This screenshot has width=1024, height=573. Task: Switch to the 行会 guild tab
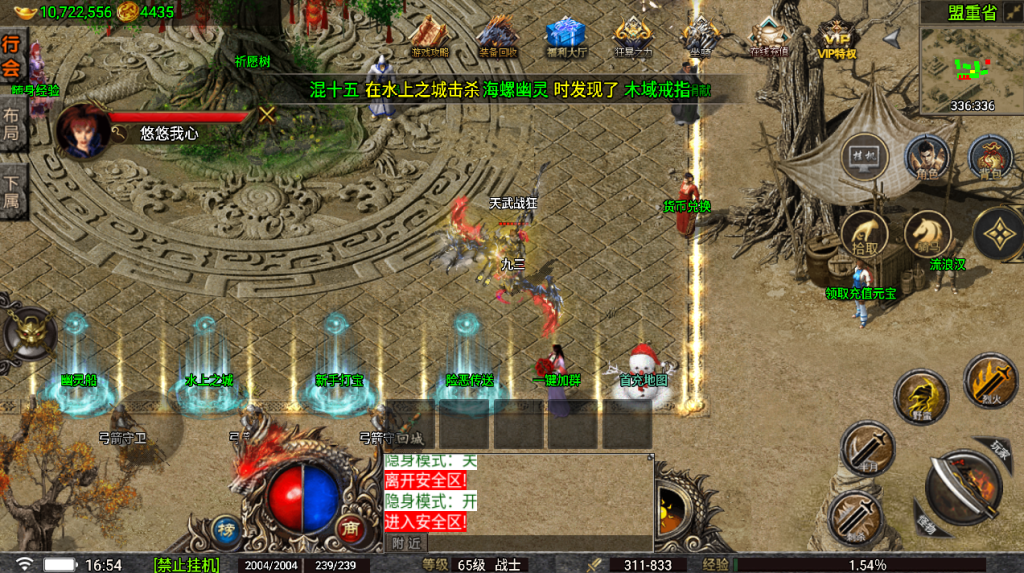[x=11, y=56]
